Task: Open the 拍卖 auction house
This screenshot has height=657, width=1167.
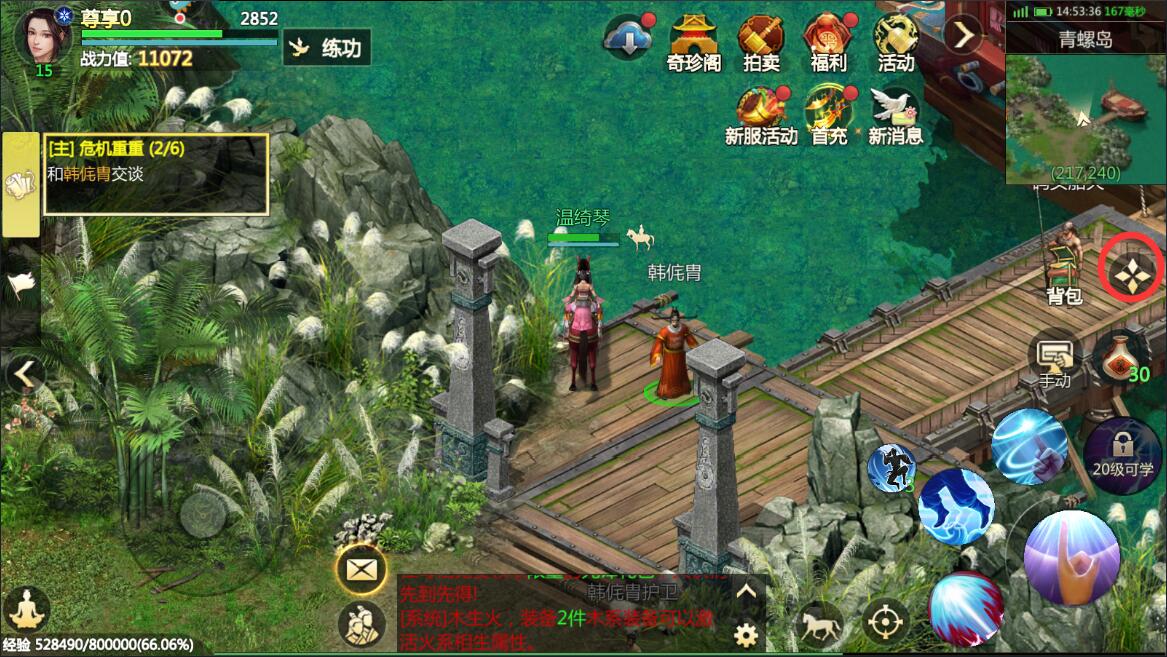Action: coord(761,43)
